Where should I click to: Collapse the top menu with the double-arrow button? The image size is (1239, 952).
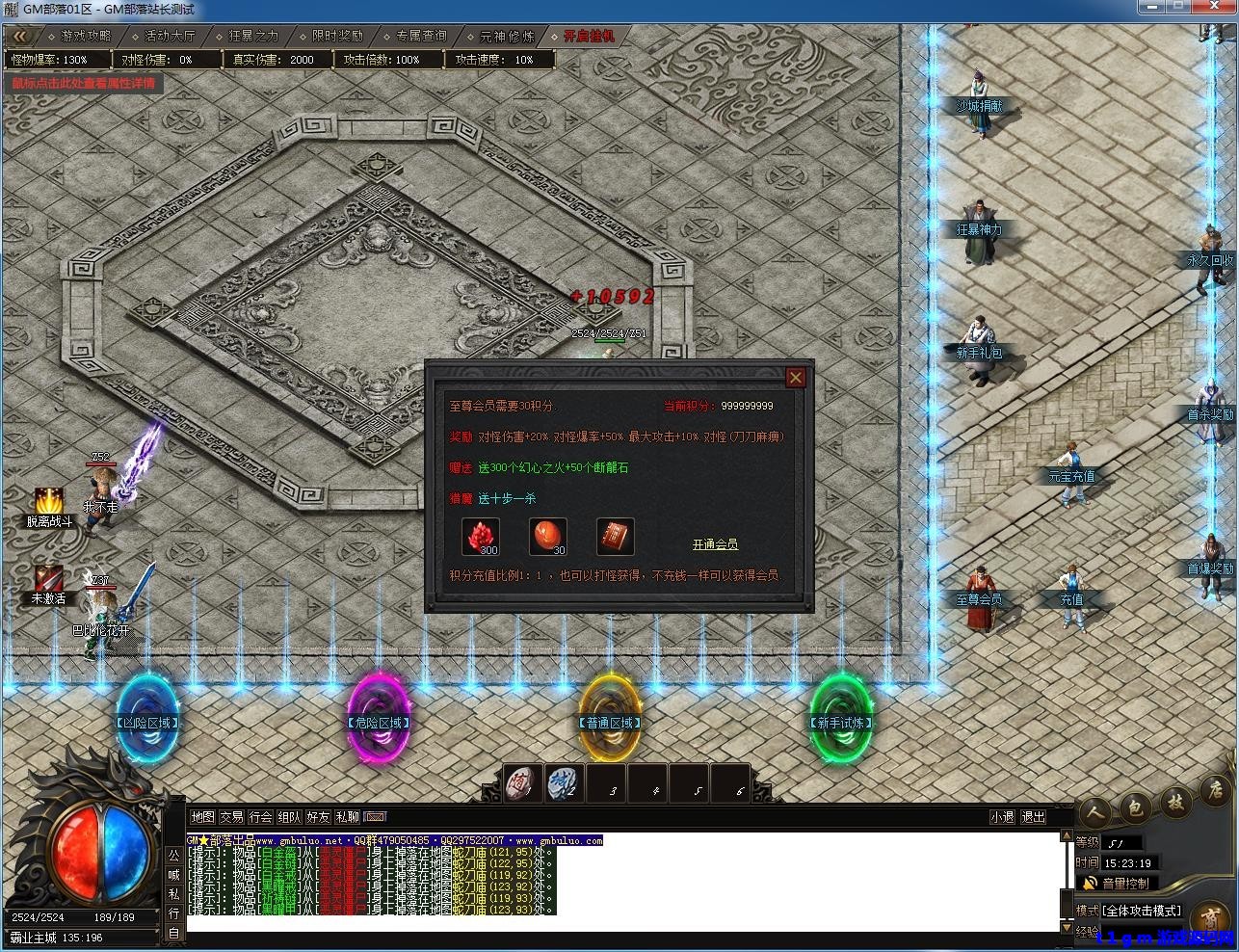coord(20,36)
